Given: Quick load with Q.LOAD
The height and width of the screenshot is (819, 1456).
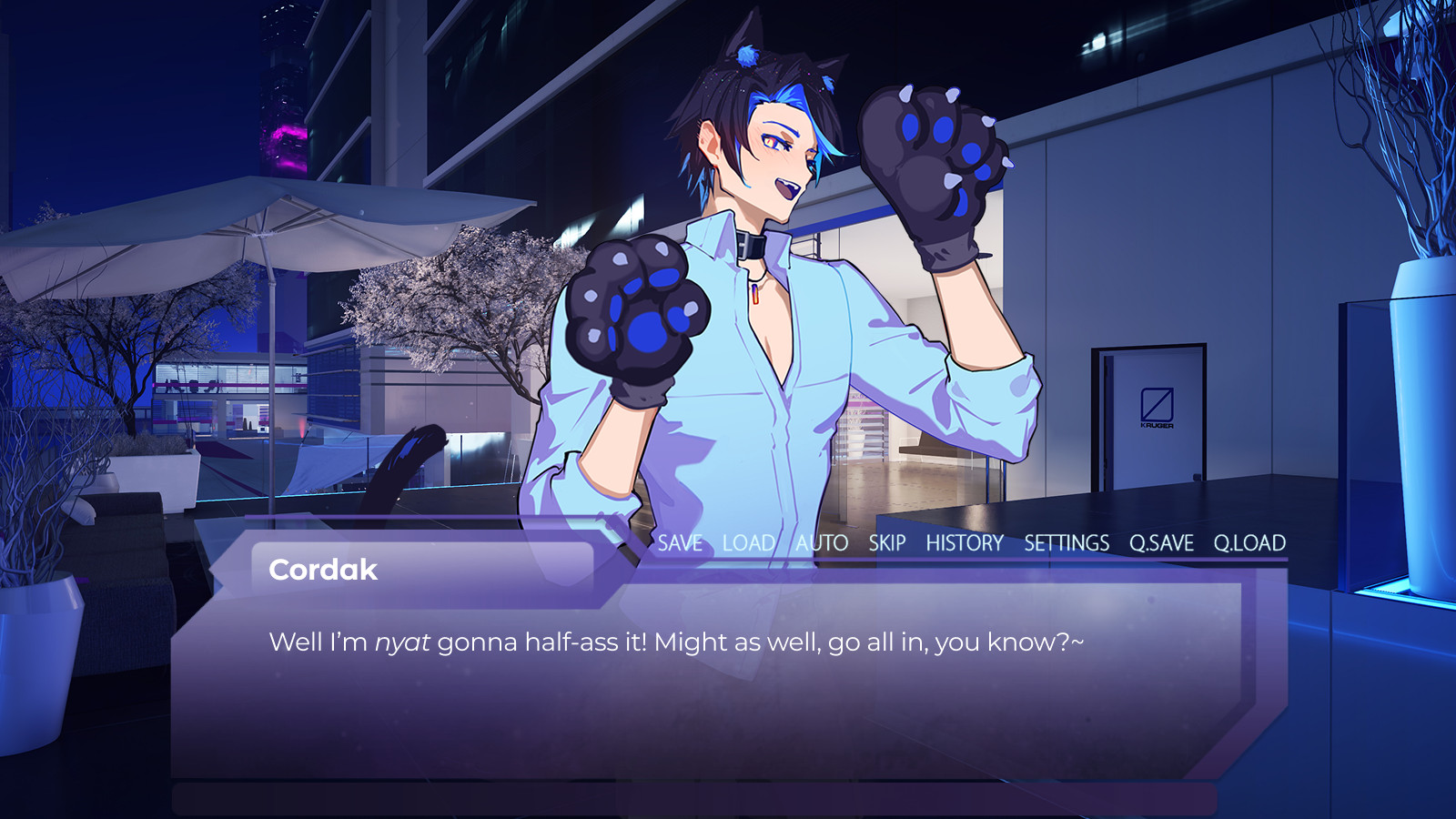Looking at the screenshot, I should pos(1249,543).
